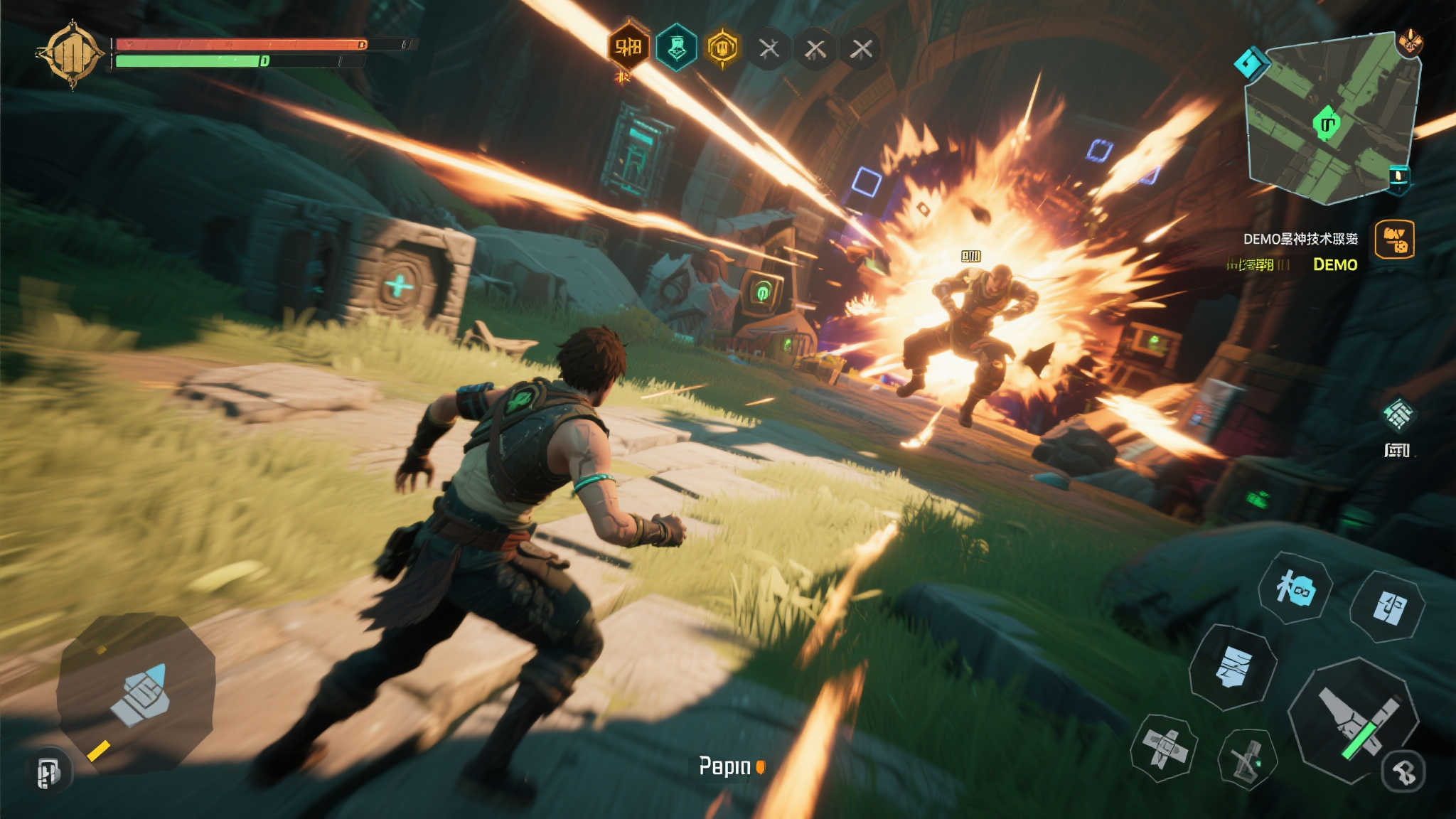Tap the small teal marker below minimap
The image size is (1456, 819).
1398,178
